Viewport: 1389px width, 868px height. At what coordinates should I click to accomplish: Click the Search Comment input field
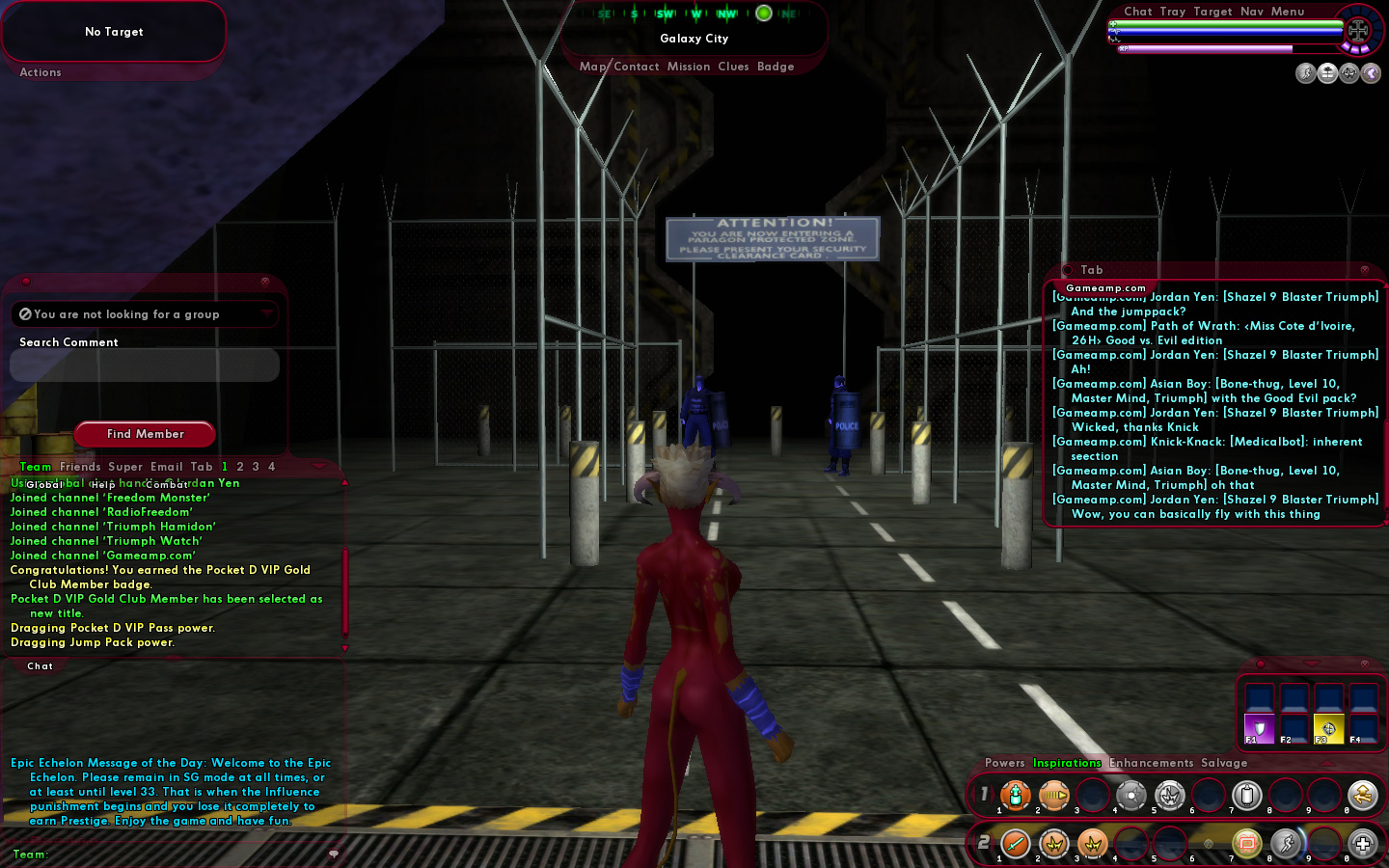click(x=145, y=366)
